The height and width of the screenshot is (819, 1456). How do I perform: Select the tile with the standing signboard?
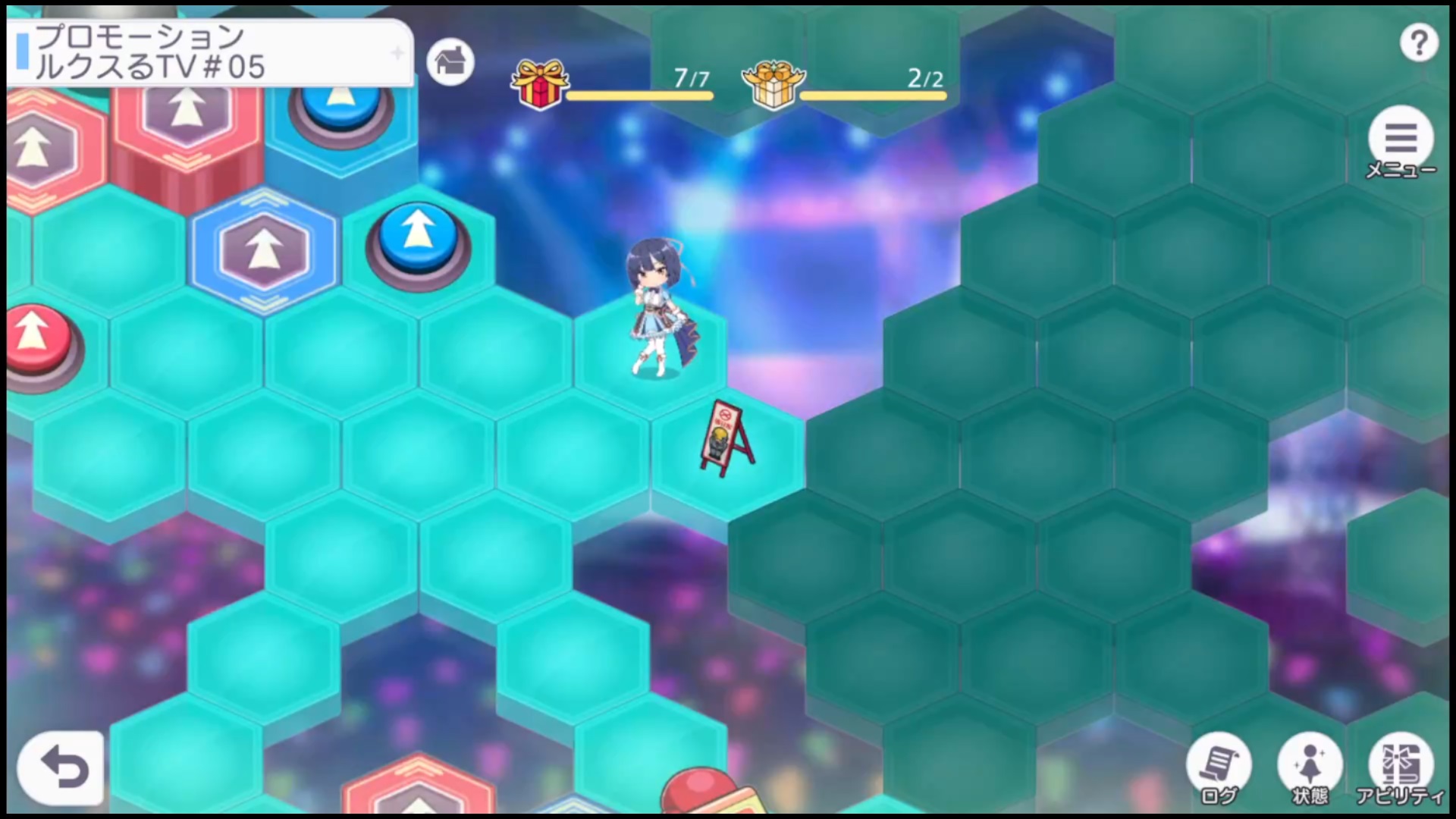726,447
